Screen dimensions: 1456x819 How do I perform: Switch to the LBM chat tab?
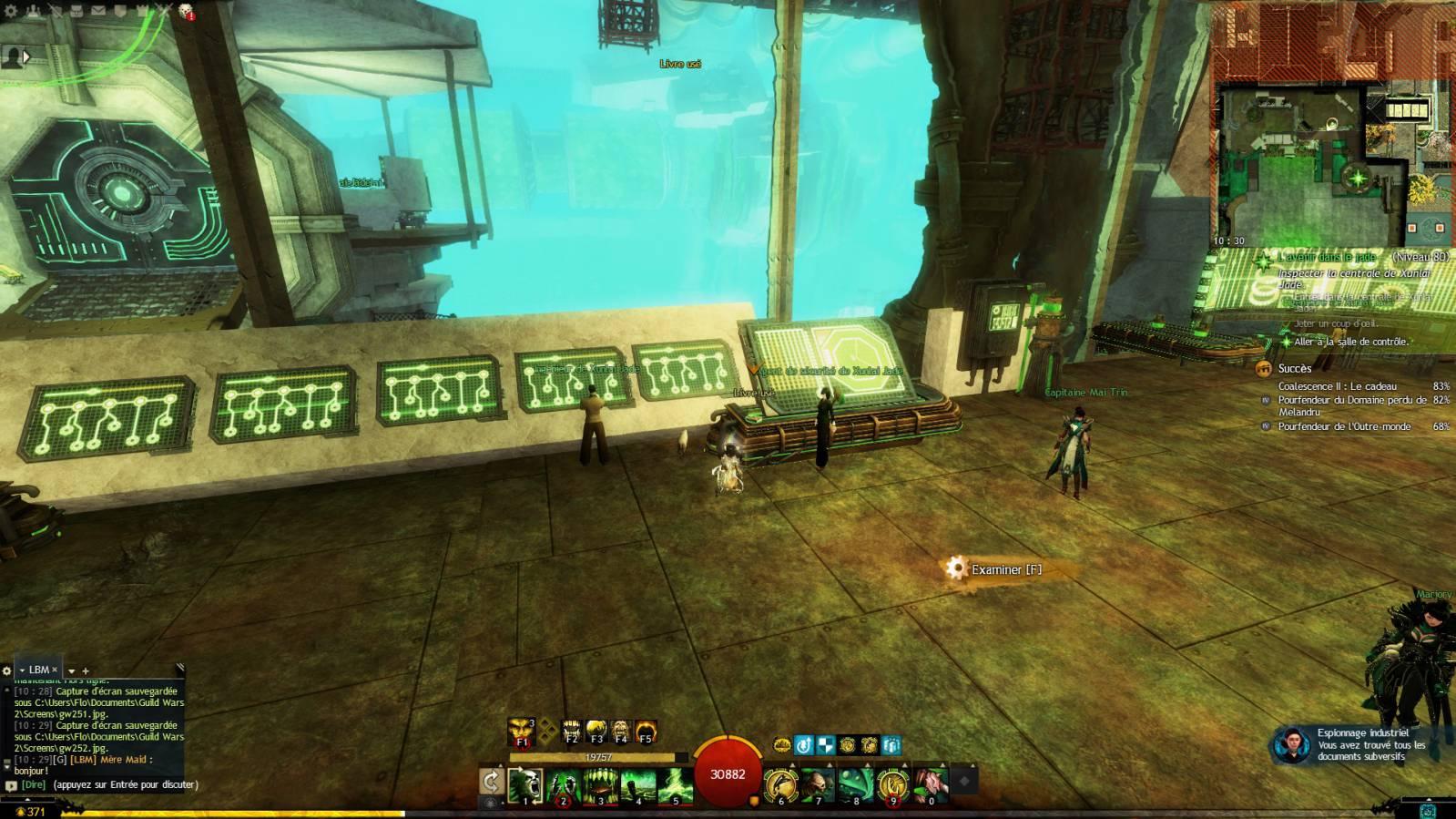(38, 670)
